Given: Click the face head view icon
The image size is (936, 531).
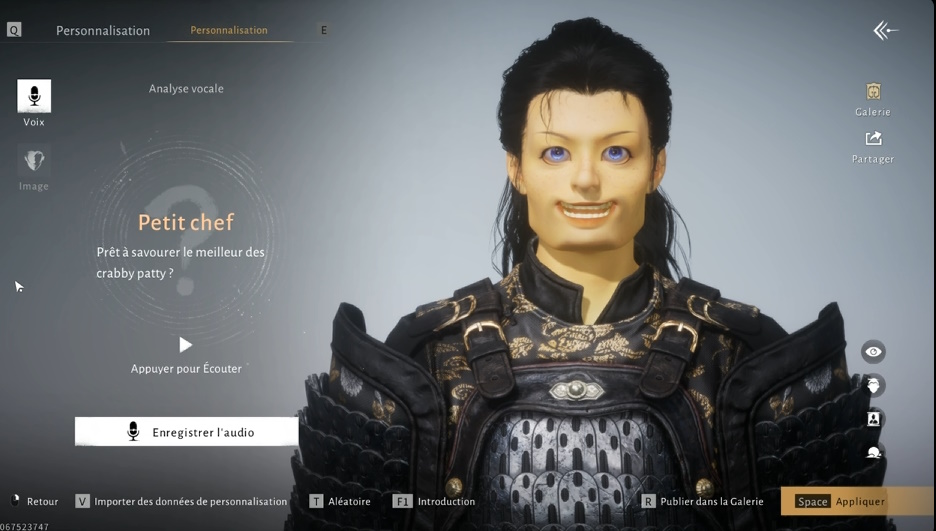Looking at the screenshot, I should [x=873, y=385].
